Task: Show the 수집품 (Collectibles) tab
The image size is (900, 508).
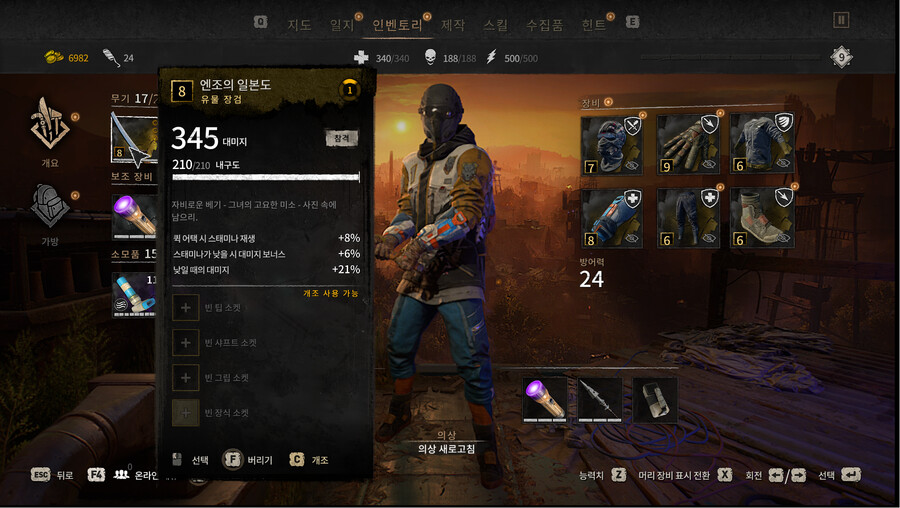Action: (x=544, y=24)
